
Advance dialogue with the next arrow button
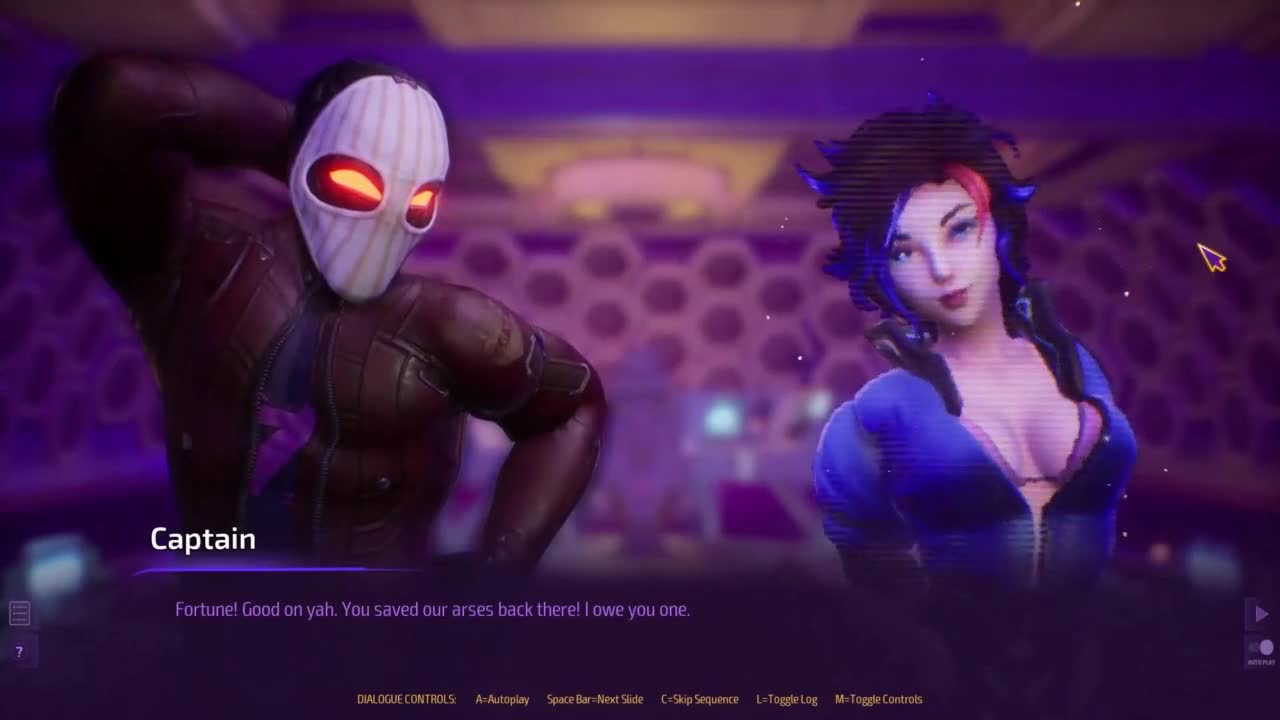pyautogui.click(x=1261, y=613)
